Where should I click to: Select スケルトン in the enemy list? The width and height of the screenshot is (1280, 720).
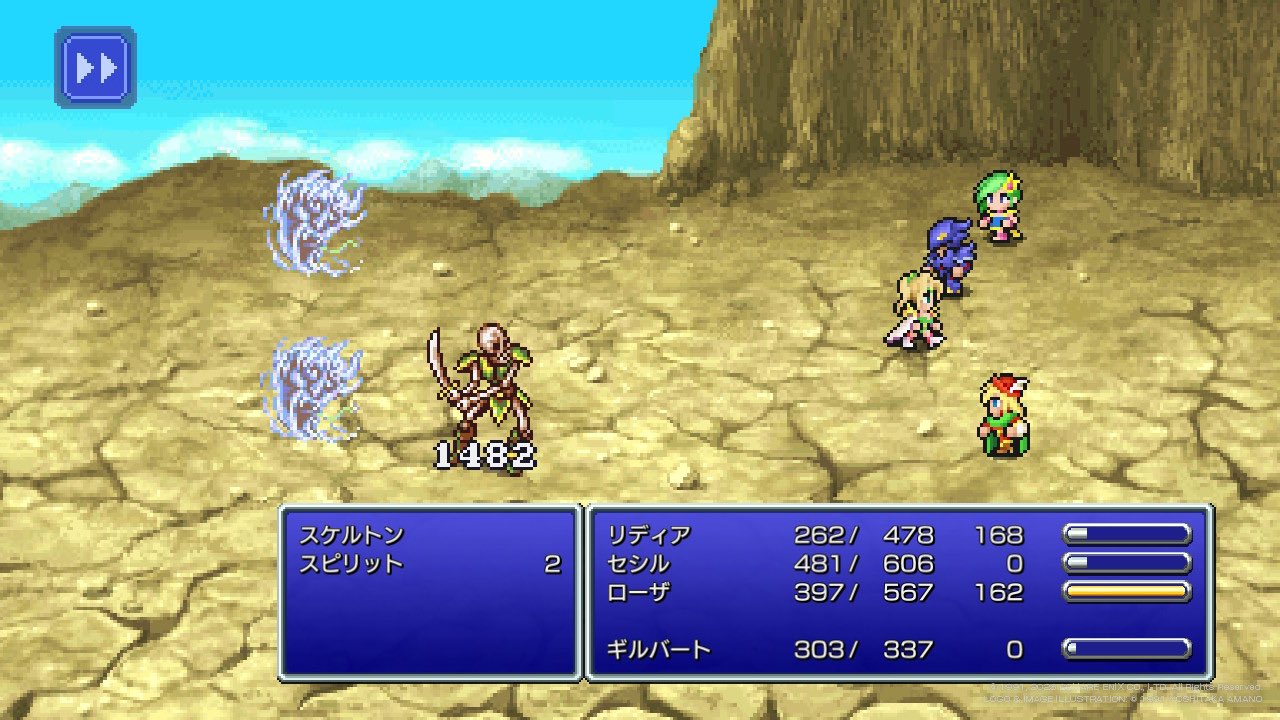tap(350, 535)
